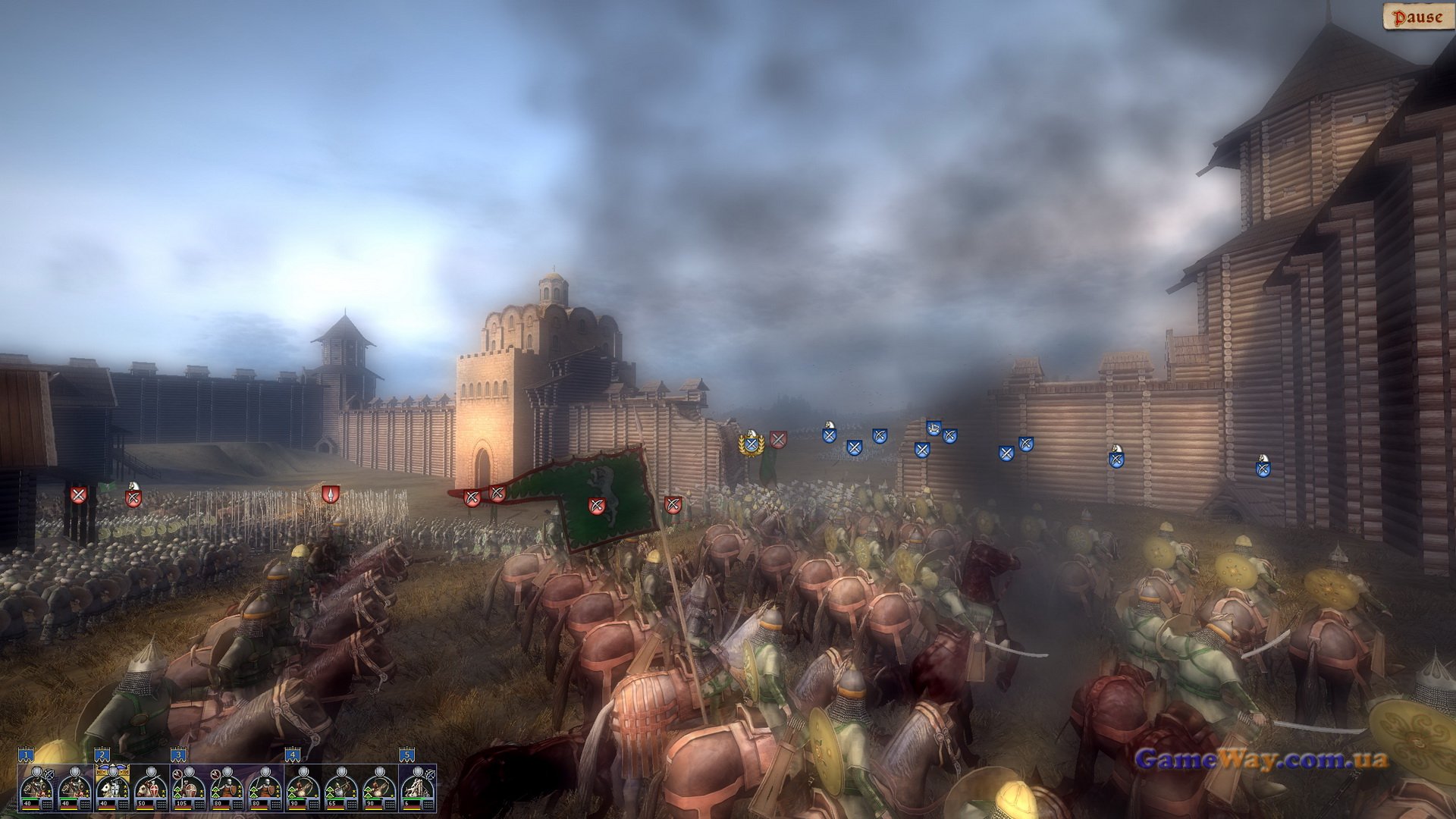
Task: Select the first horse archer unit card
Action: [37, 789]
